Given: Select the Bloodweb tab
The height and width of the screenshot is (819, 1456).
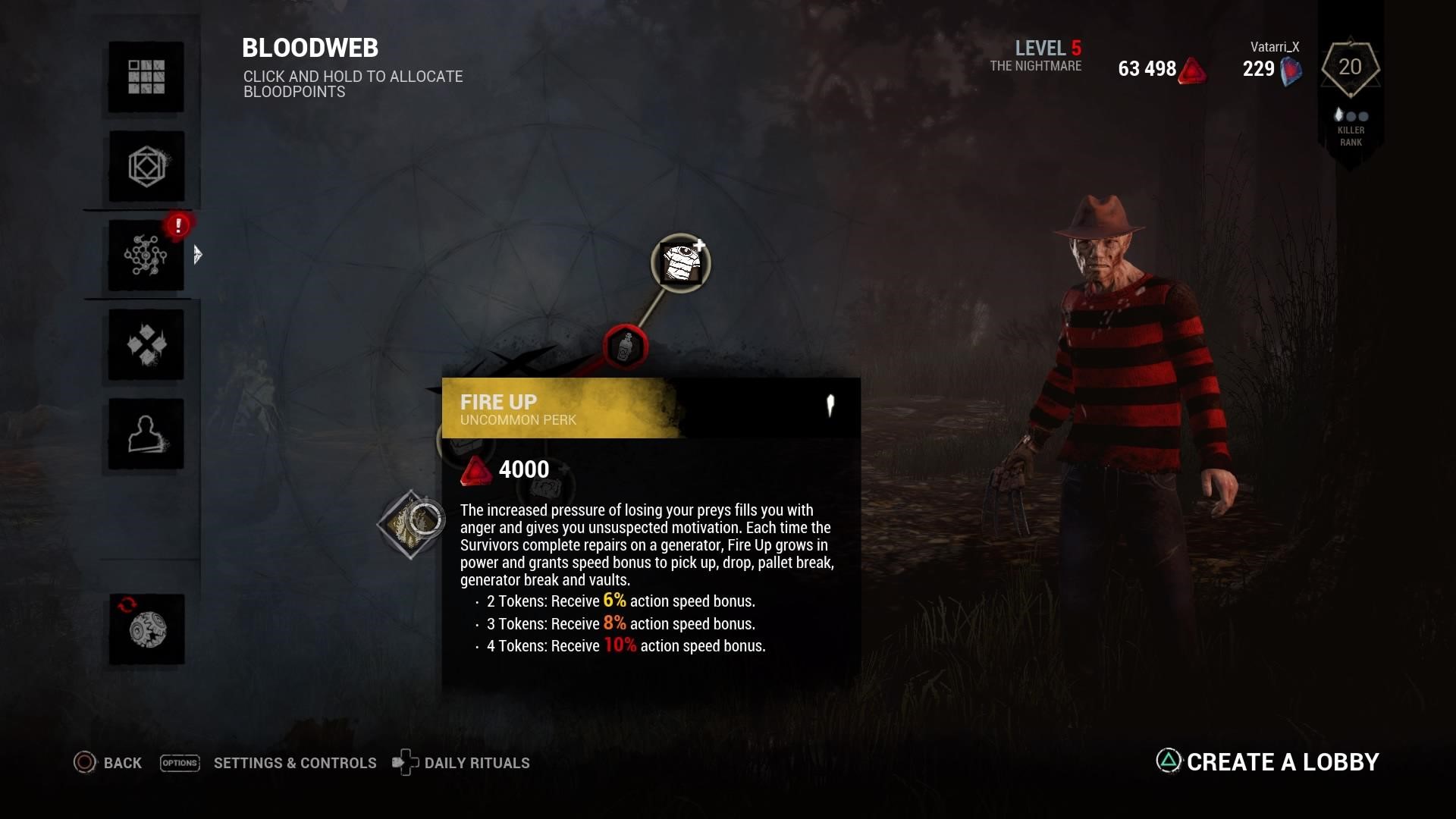Looking at the screenshot, I should (x=146, y=256).
